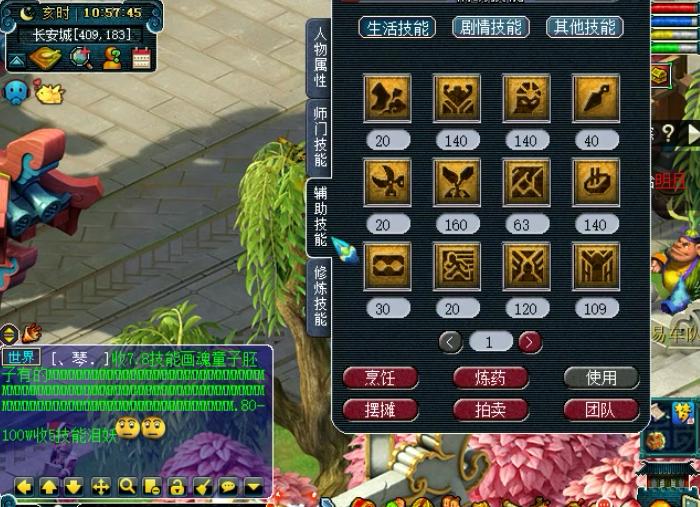700x507 pixels.
Task: Select the skill icon with level 63
Action: click(x=526, y=181)
